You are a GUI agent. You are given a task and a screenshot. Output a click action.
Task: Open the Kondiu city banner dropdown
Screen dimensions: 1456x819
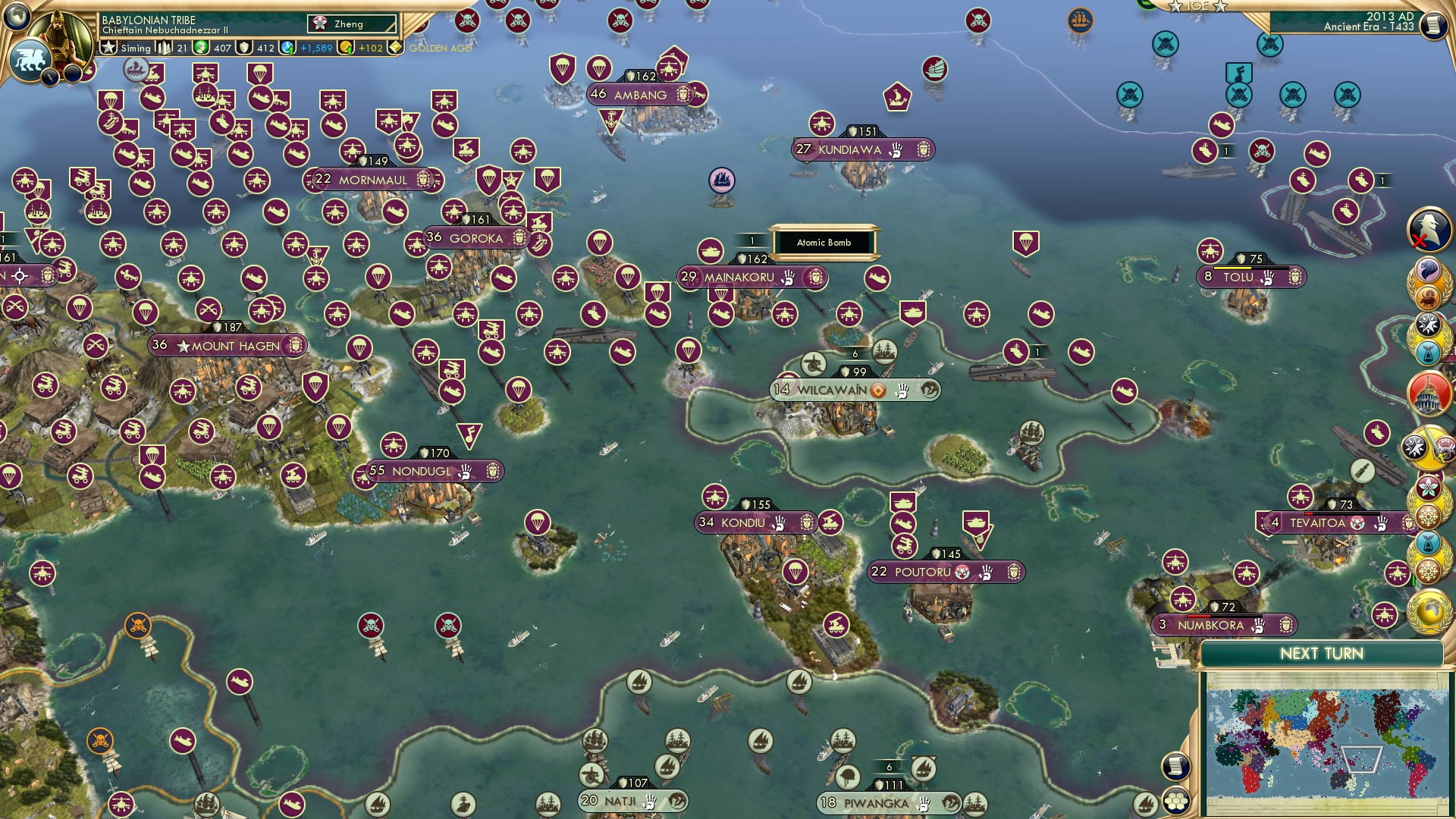pyautogui.click(x=753, y=523)
